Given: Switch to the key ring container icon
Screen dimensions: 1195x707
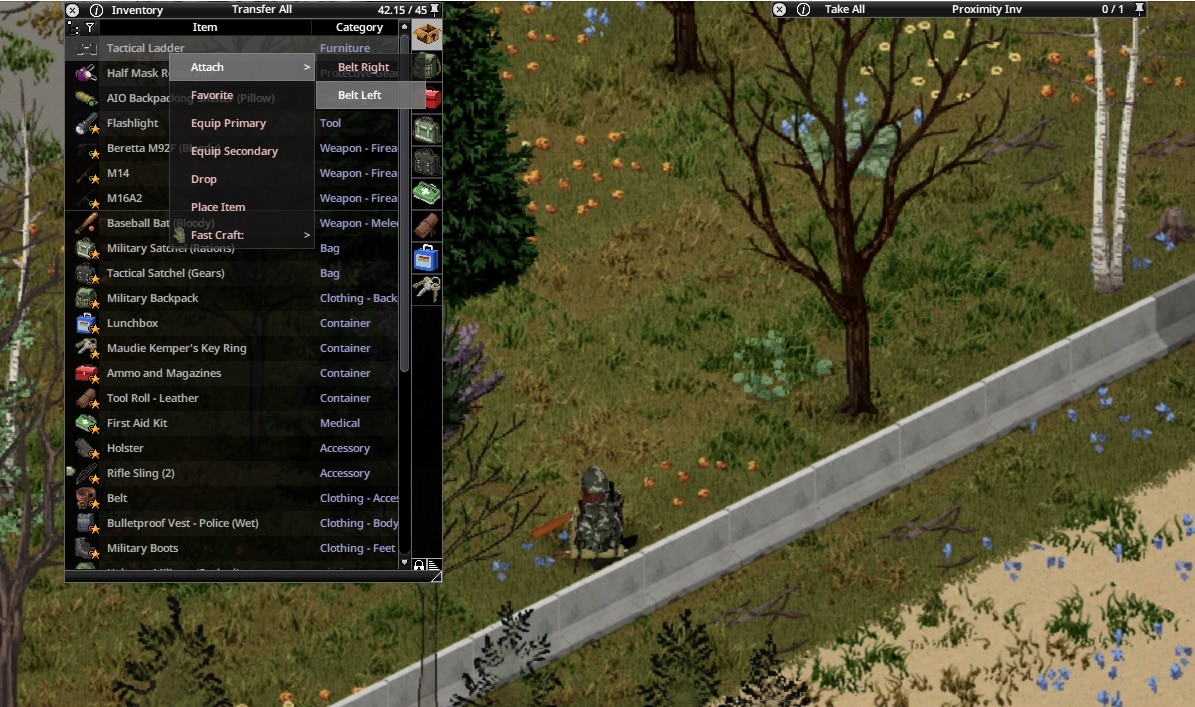Looking at the screenshot, I should 427,290.
